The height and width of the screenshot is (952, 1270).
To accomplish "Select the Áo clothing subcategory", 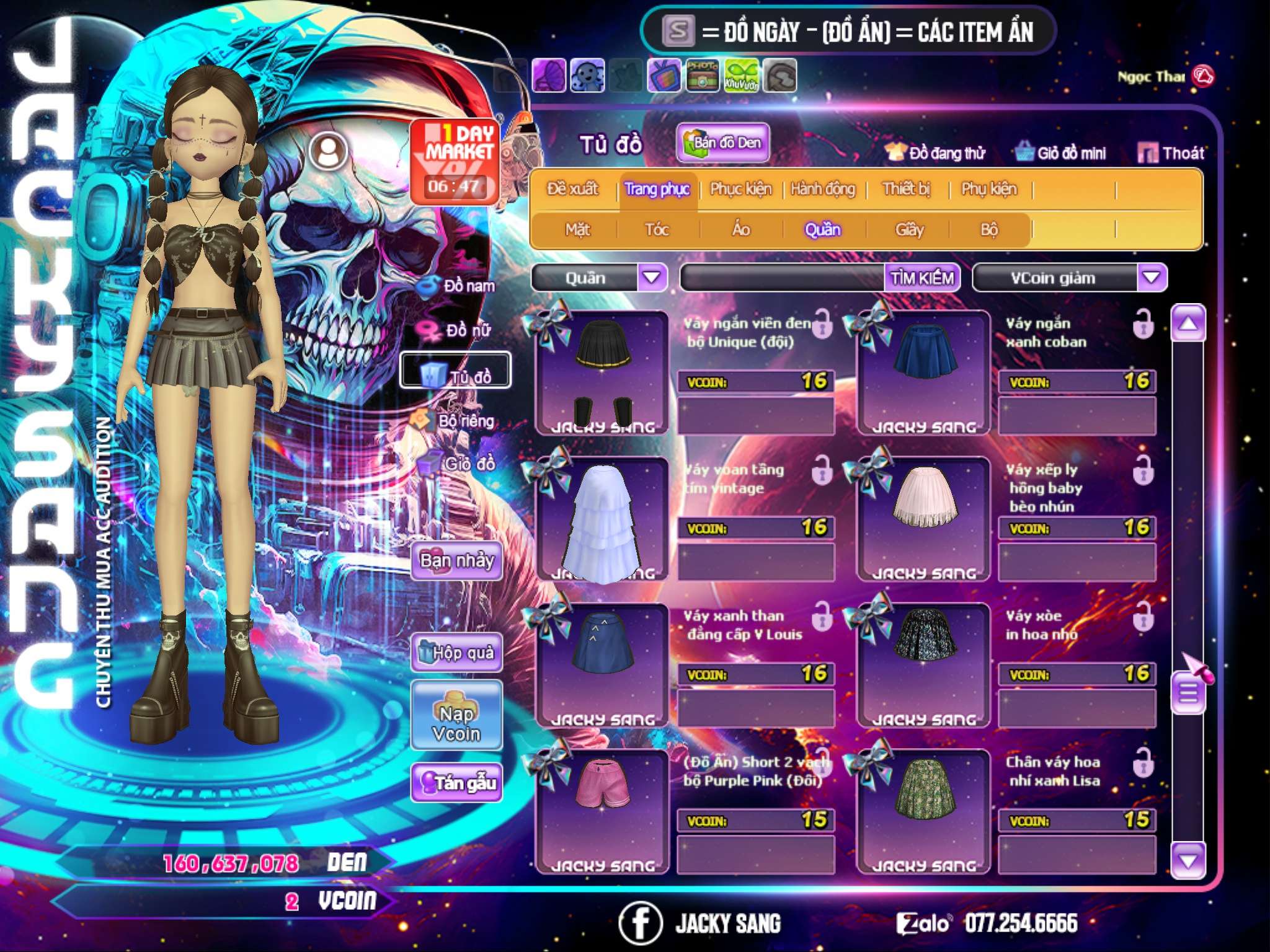I will (x=741, y=230).
